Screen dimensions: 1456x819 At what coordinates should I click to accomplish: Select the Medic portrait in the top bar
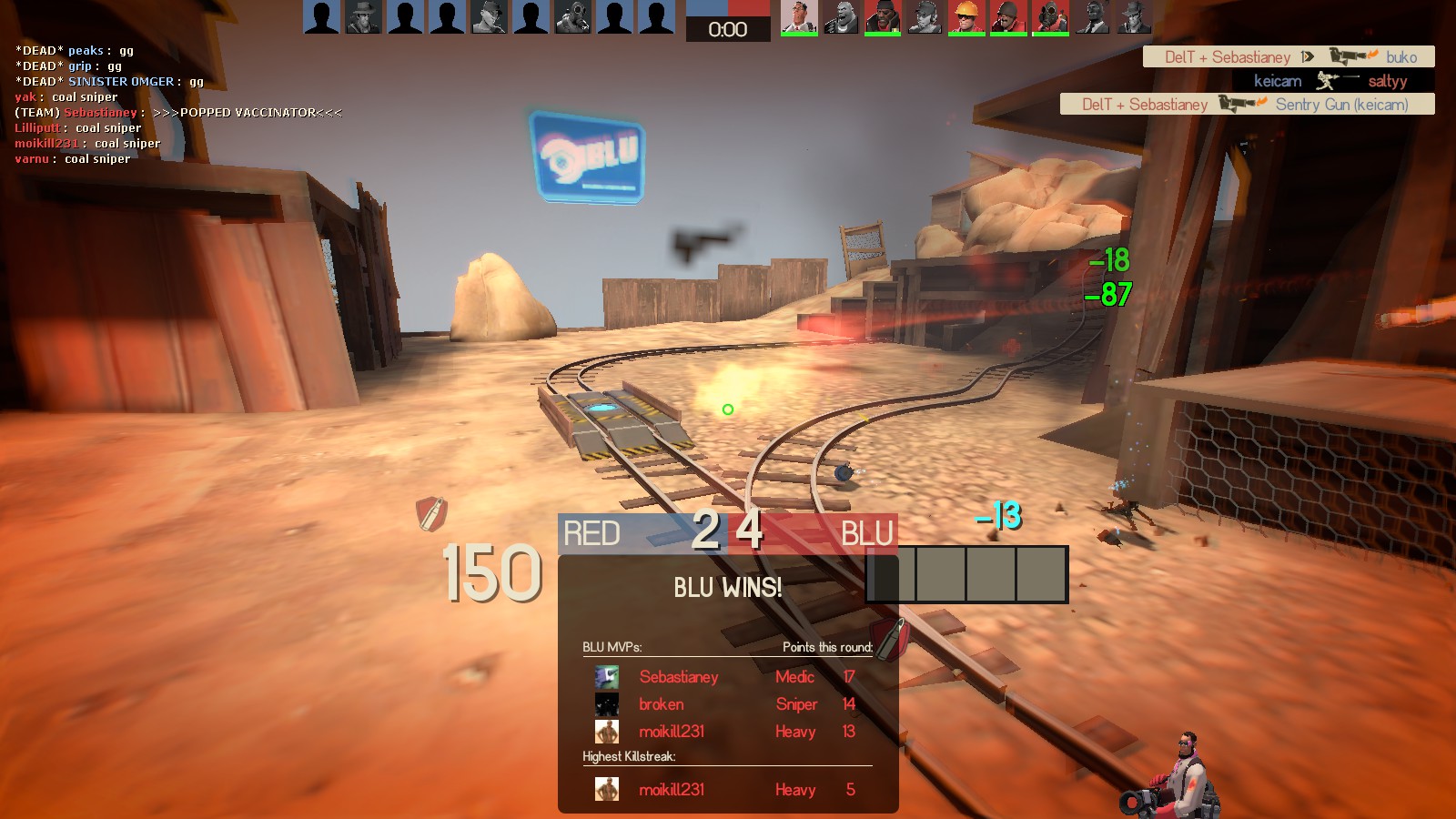point(798,17)
